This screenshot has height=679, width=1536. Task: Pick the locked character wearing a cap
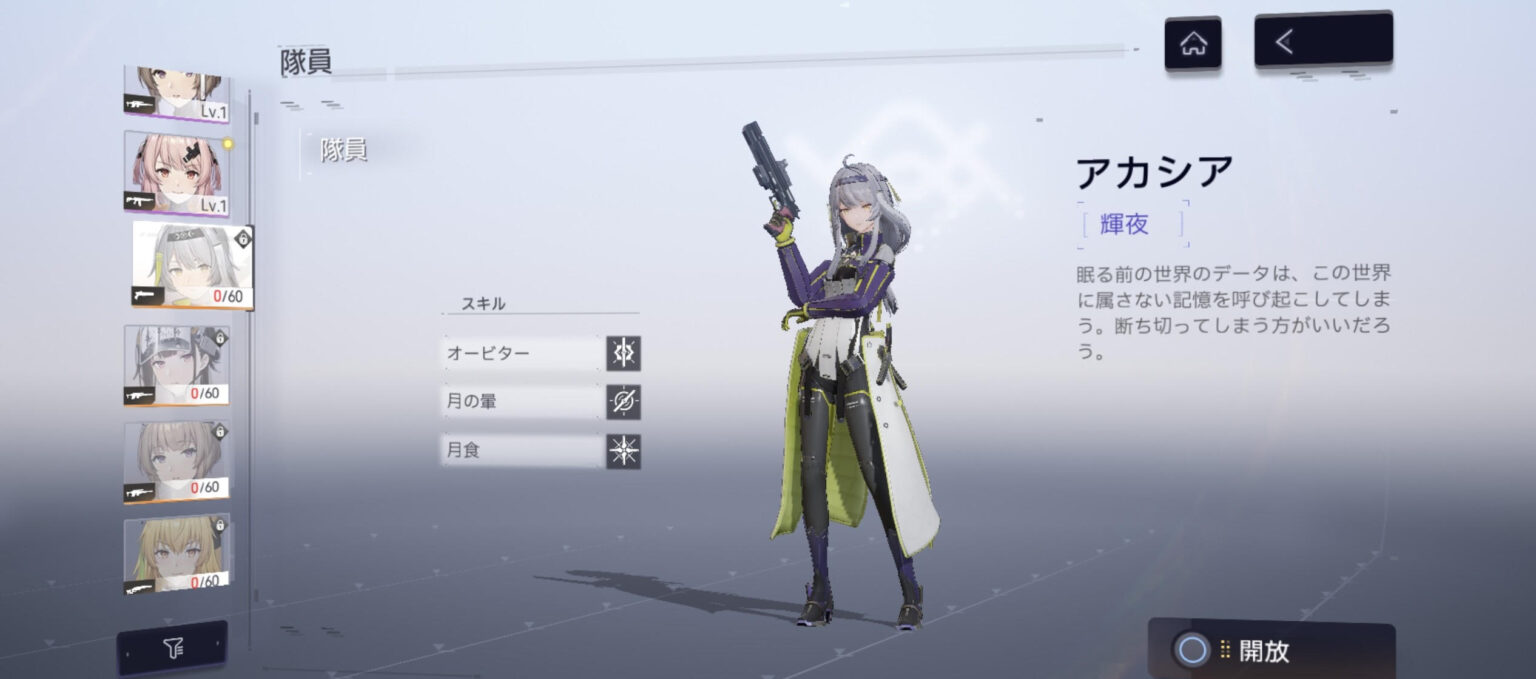click(x=176, y=365)
